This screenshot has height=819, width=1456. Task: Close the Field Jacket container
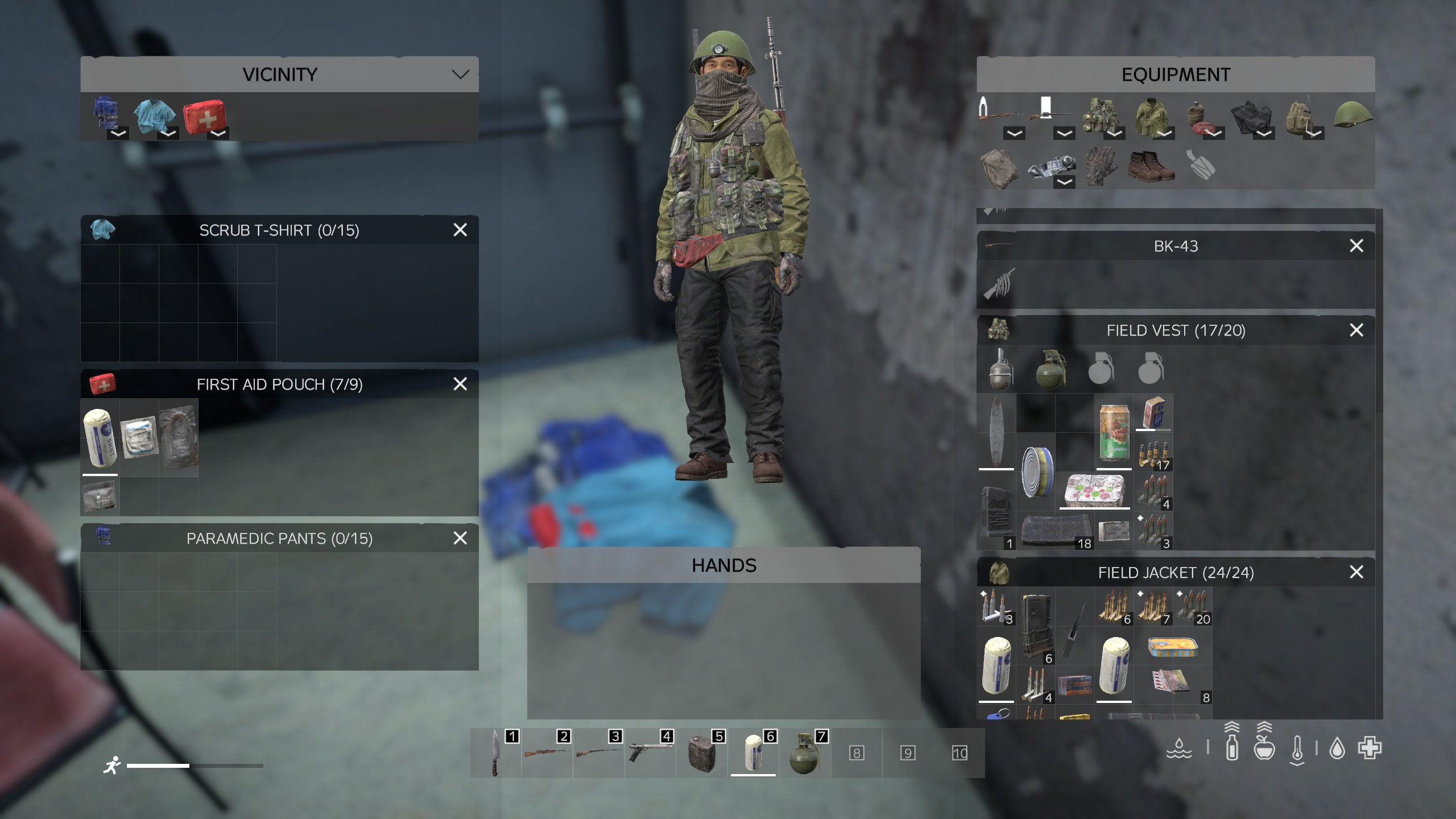tap(1356, 572)
